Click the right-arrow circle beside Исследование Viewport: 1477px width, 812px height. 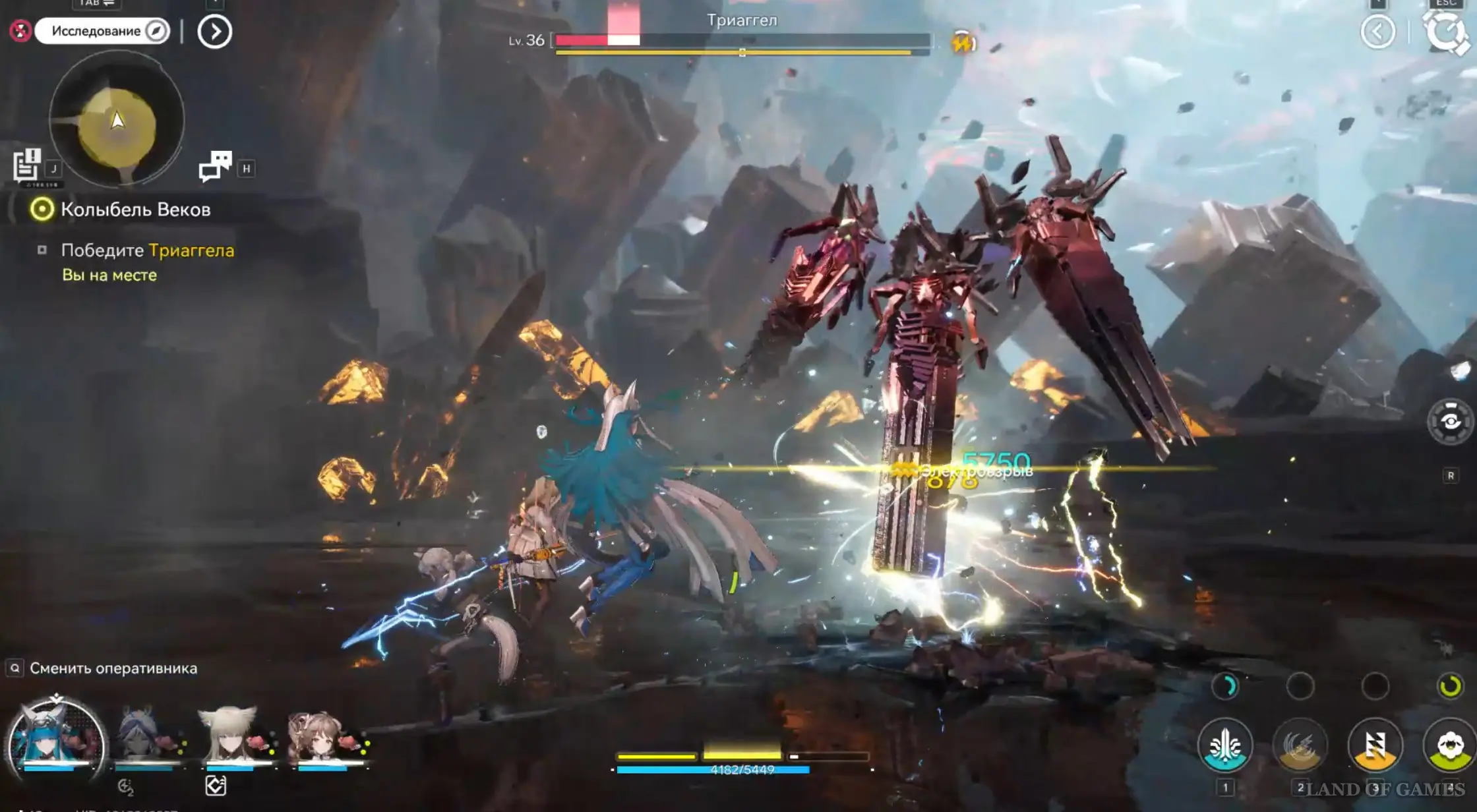pos(215,32)
